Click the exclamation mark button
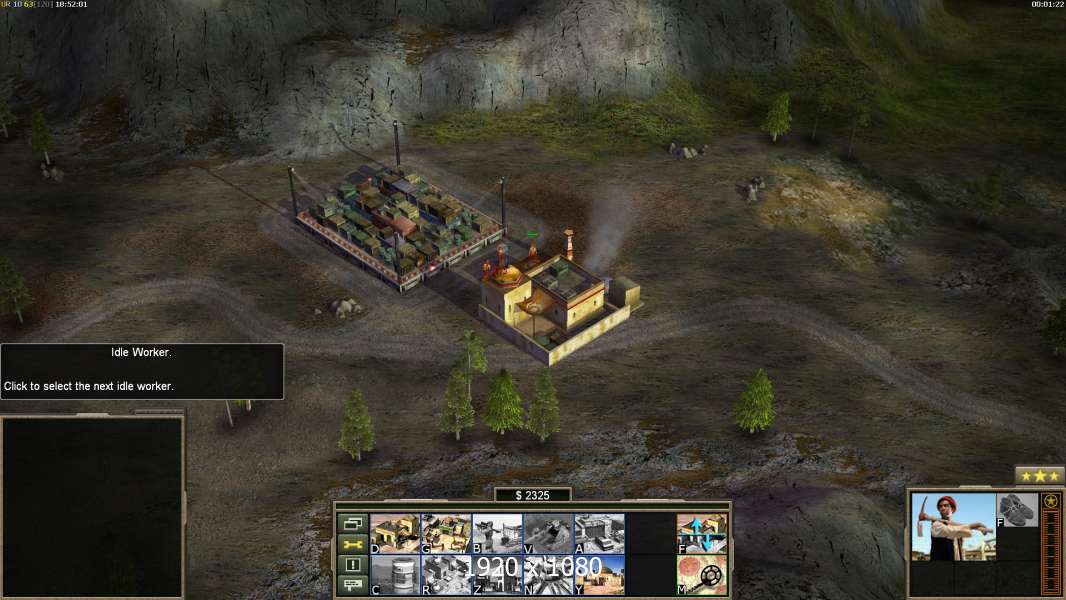 pyautogui.click(x=352, y=565)
